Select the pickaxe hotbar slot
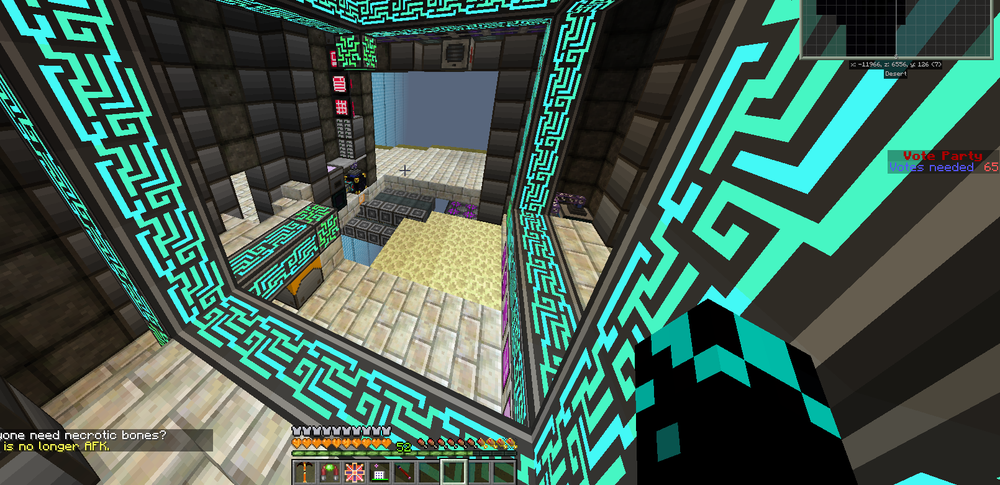1000x485 pixels. coord(306,470)
